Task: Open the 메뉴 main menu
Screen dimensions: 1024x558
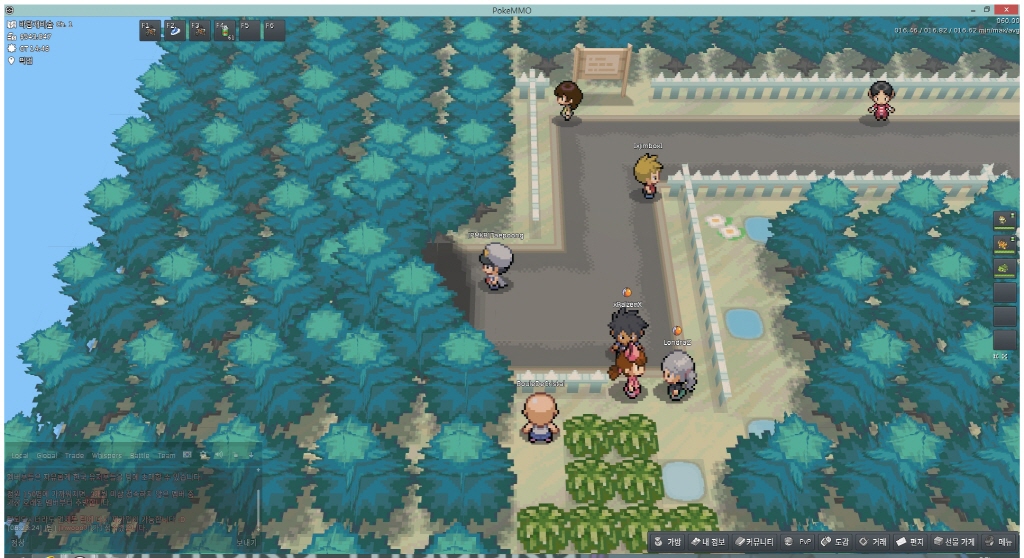Action: click(x=1000, y=542)
